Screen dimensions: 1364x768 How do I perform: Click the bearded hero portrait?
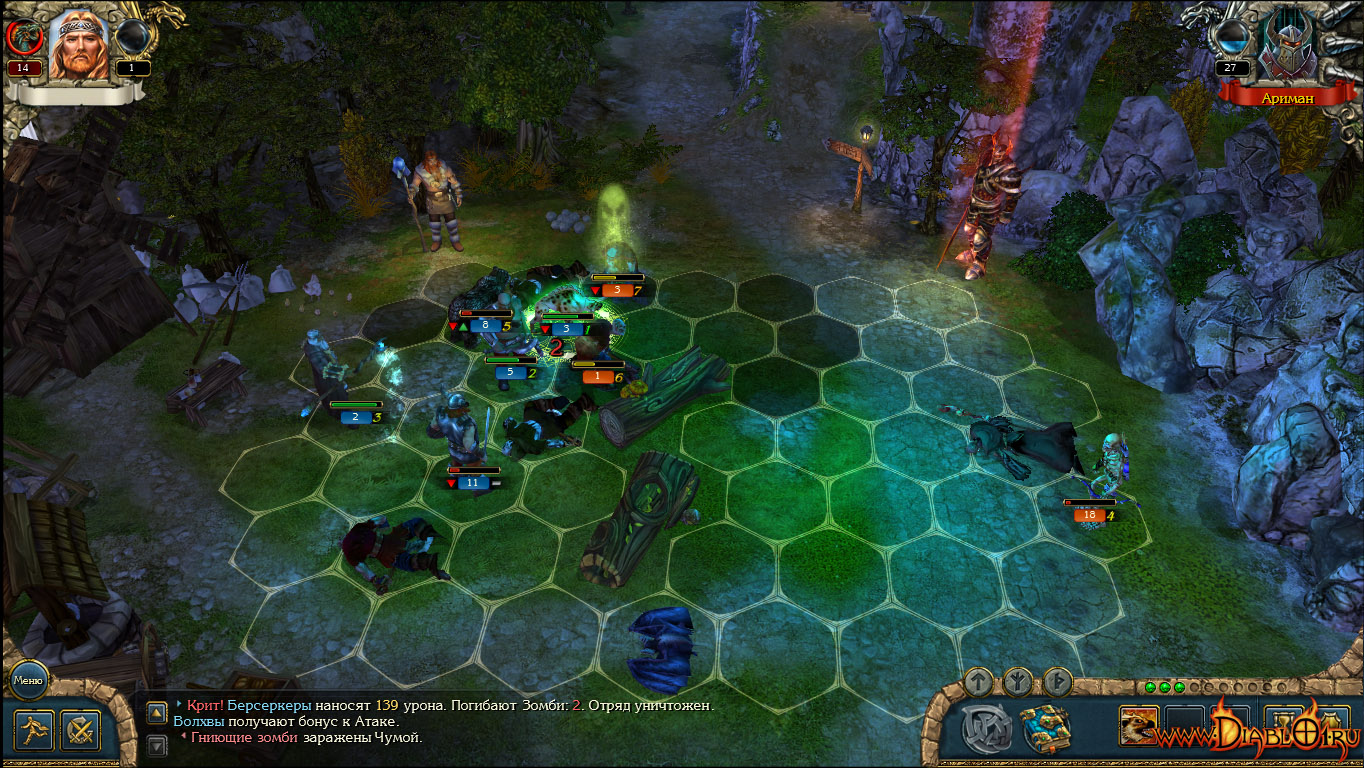[x=77, y=45]
